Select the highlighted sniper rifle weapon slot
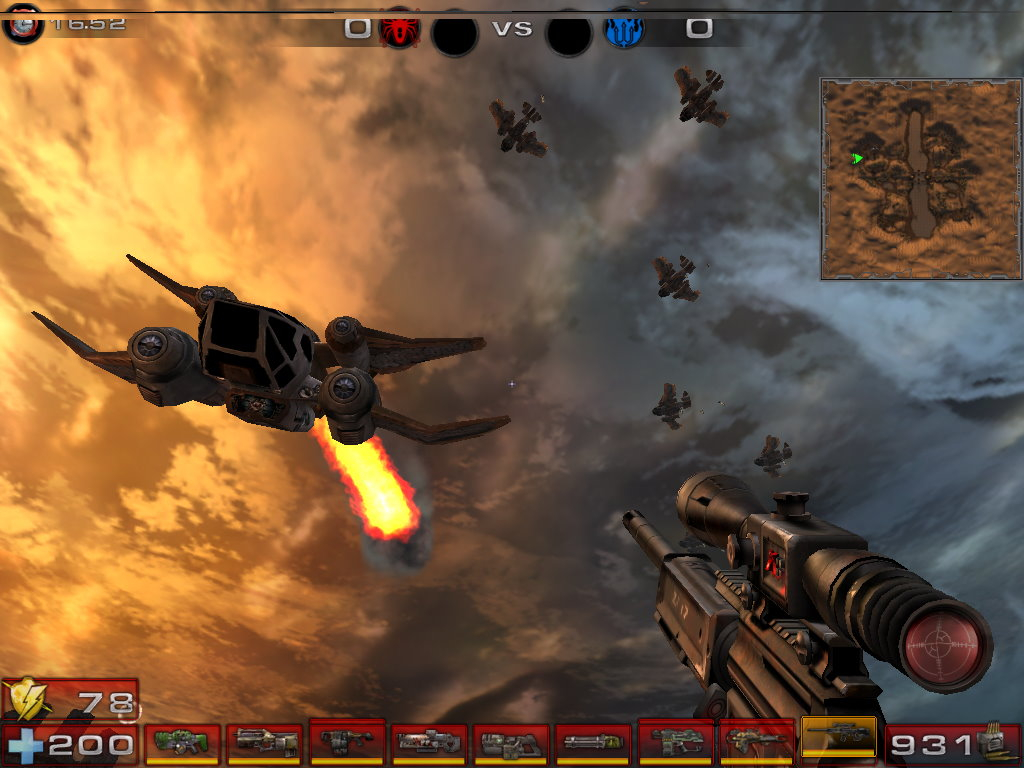This screenshot has height=768, width=1024. click(x=838, y=738)
